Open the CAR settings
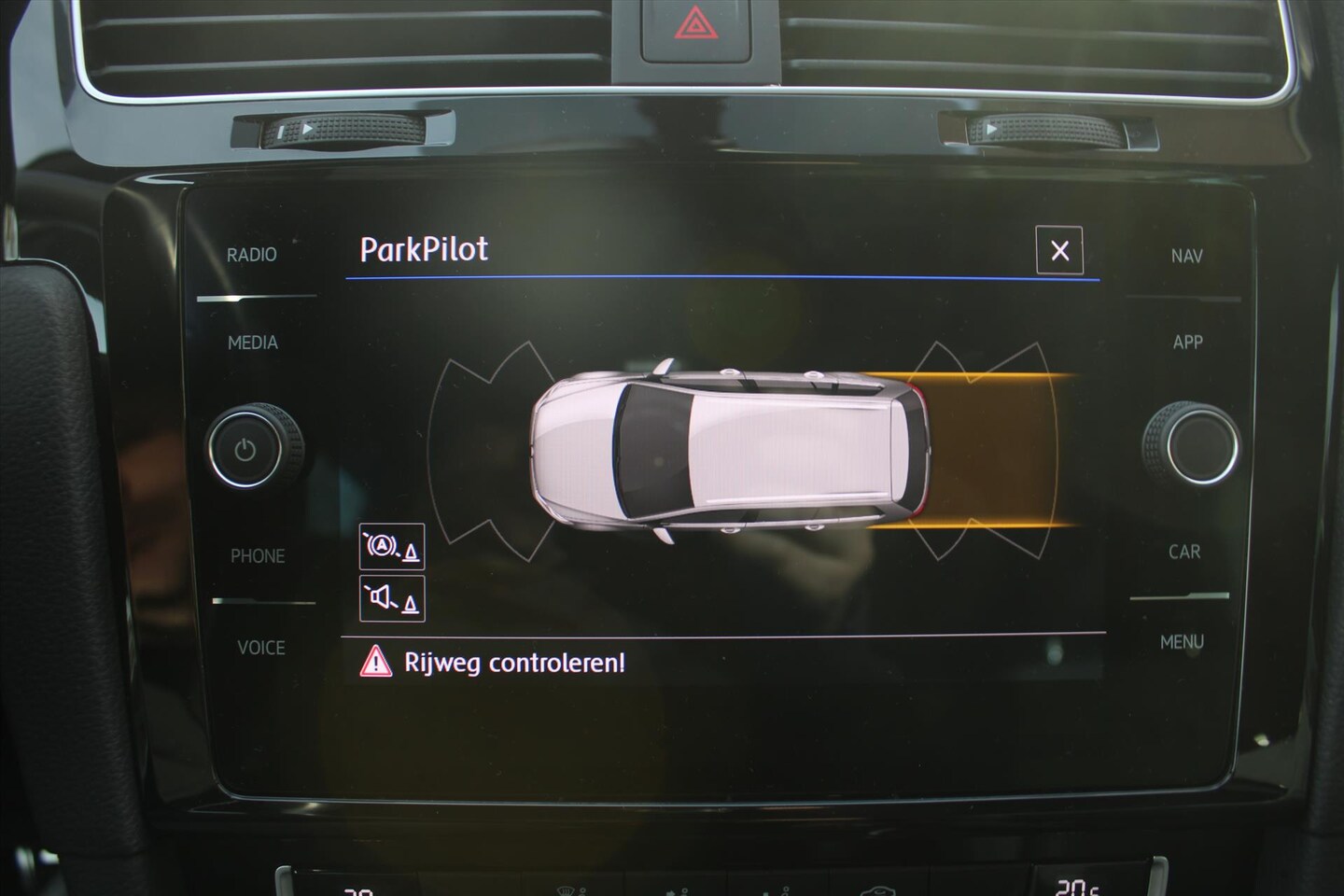The height and width of the screenshot is (896, 1344). (x=1184, y=552)
